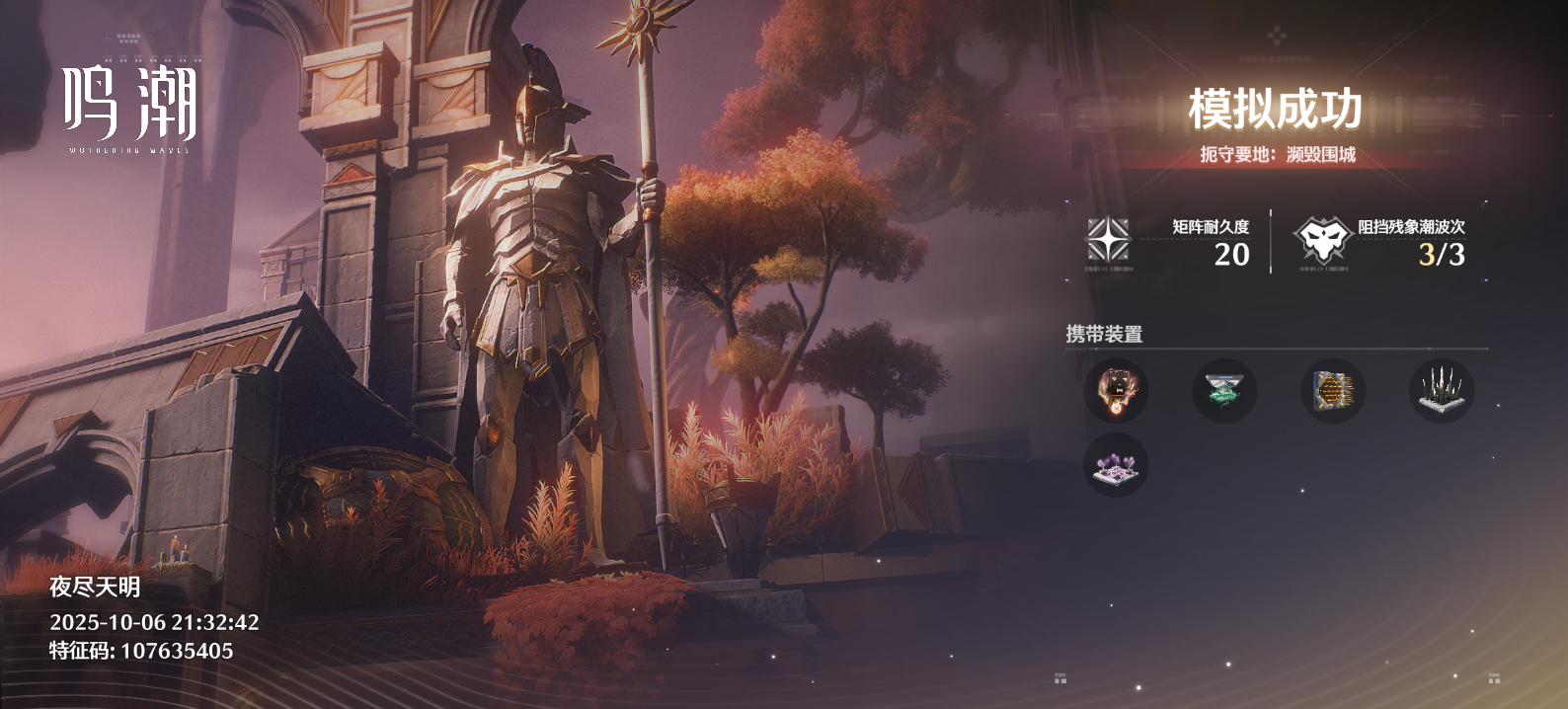This screenshot has width=1568, height=709.
Task: Select the spike trap floor device
Action: point(1442,391)
